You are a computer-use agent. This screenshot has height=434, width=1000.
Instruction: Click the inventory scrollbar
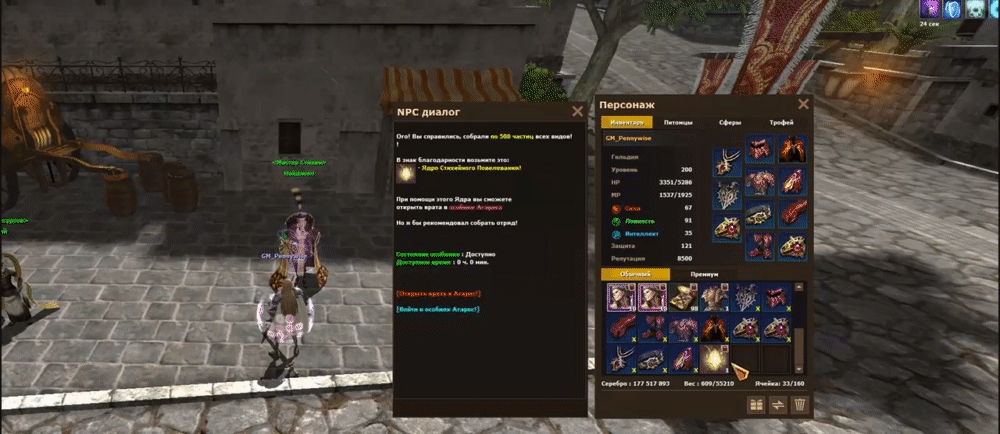click(798, 325)
